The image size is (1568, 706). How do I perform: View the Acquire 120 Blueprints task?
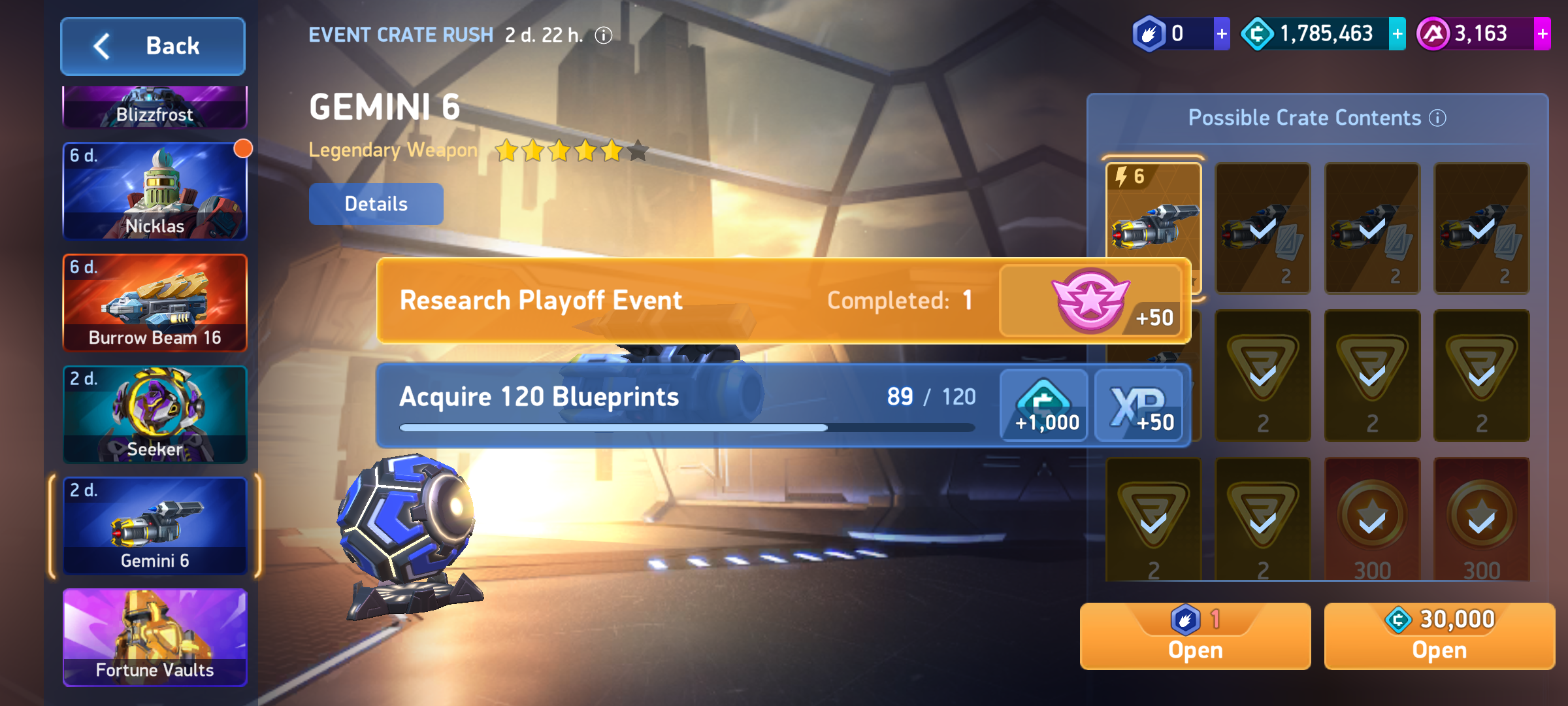(x=686, y=405)
